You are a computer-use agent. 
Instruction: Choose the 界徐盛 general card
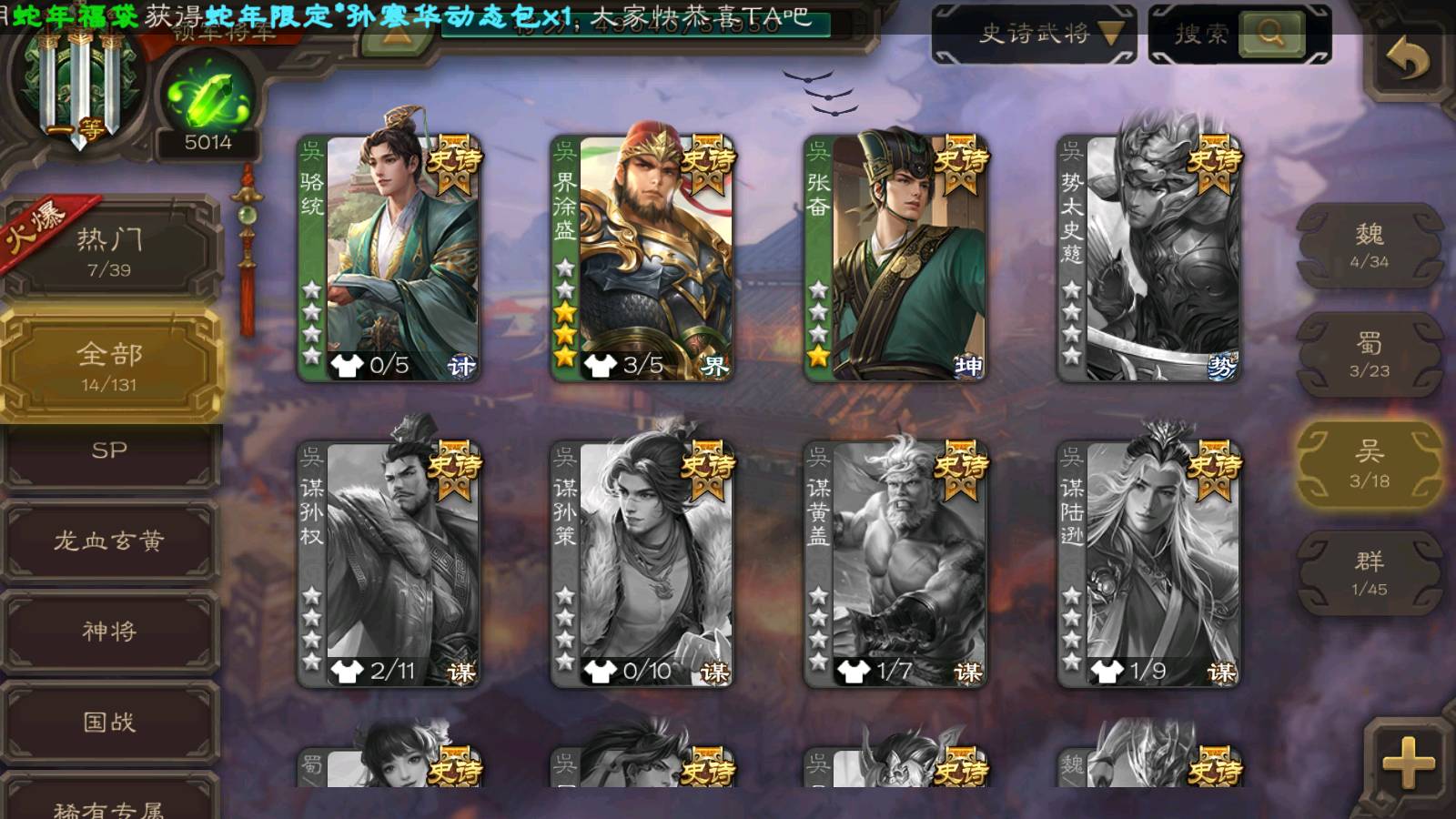pos(642,258)
